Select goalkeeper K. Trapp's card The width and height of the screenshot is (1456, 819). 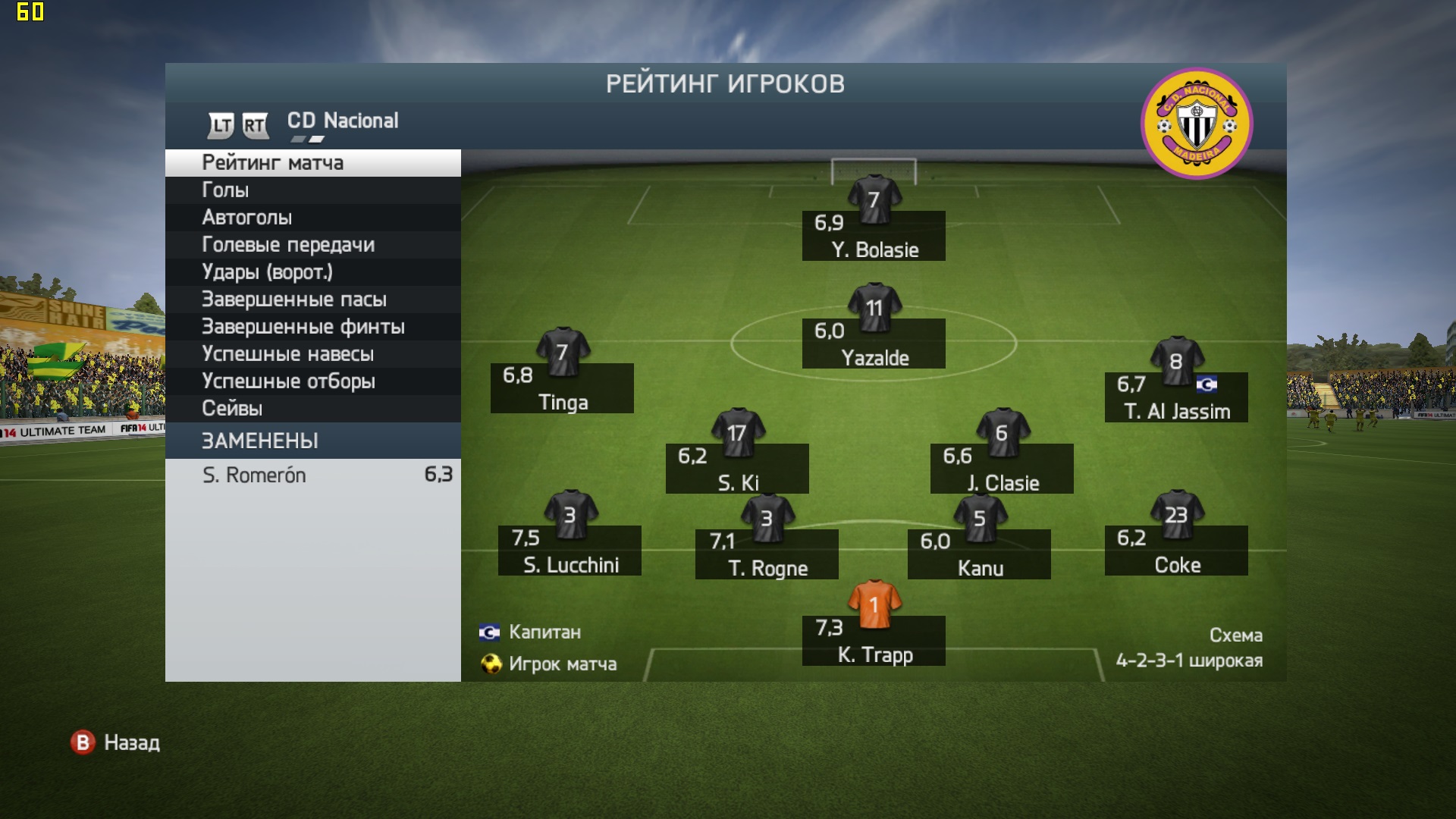click(874, 640)
